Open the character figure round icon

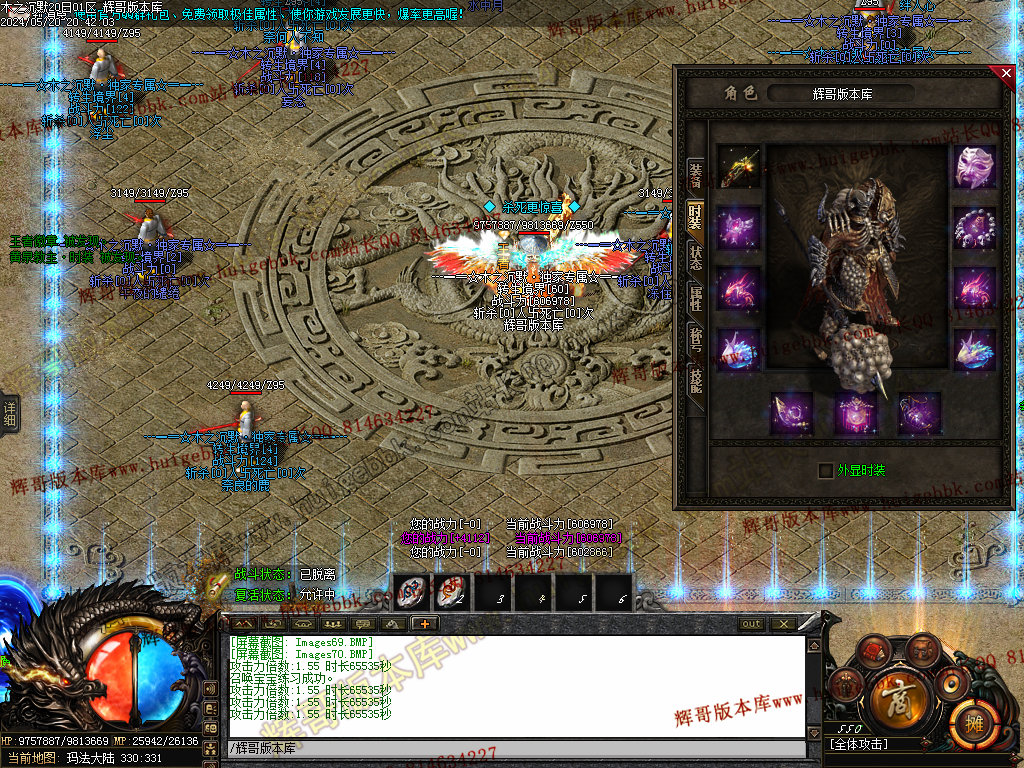coord(847,685)
